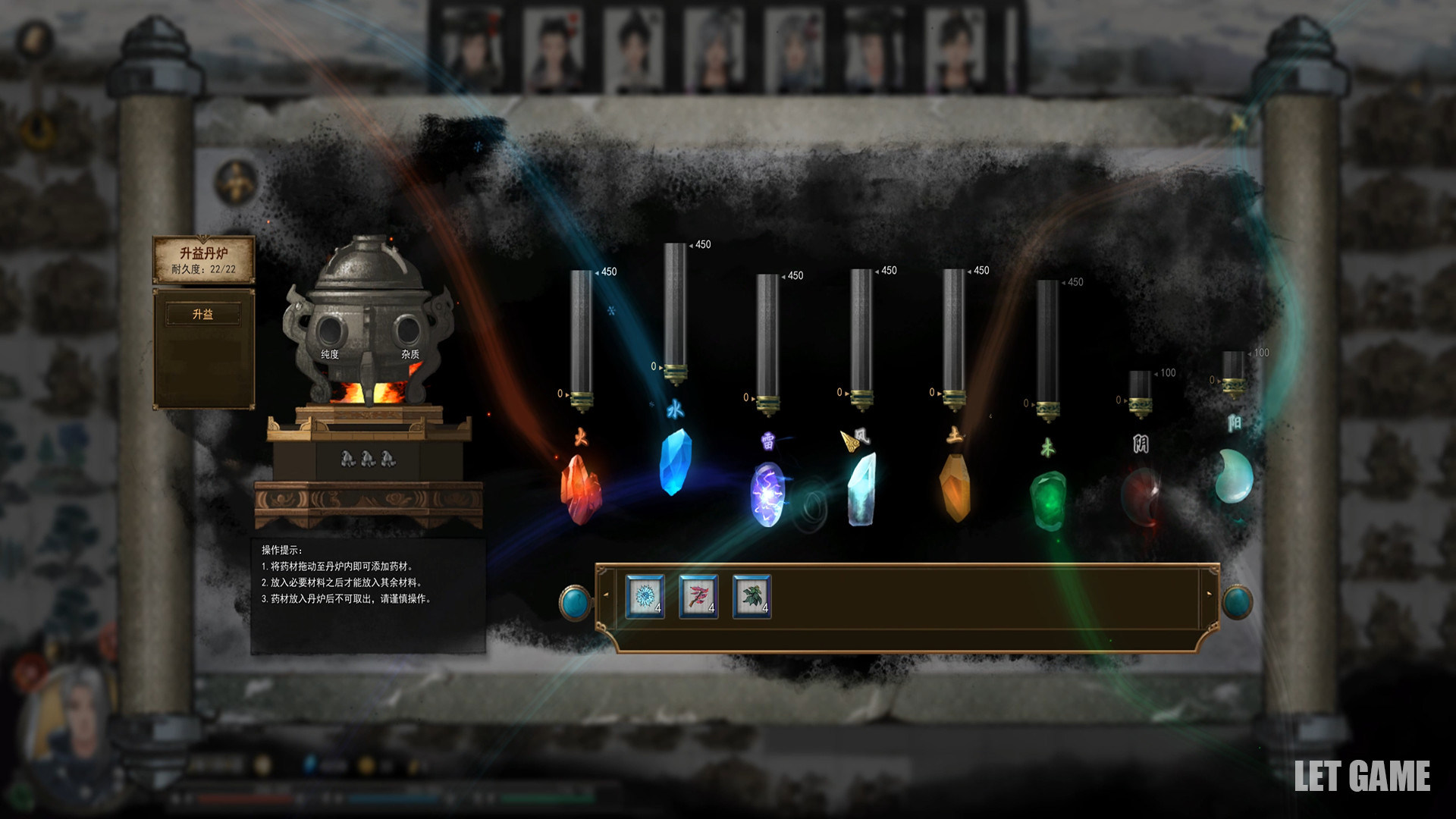Screen dimensions: 1456x819
Task: Pick the cyan yang orb
Action: click(x=1233, y=475)
